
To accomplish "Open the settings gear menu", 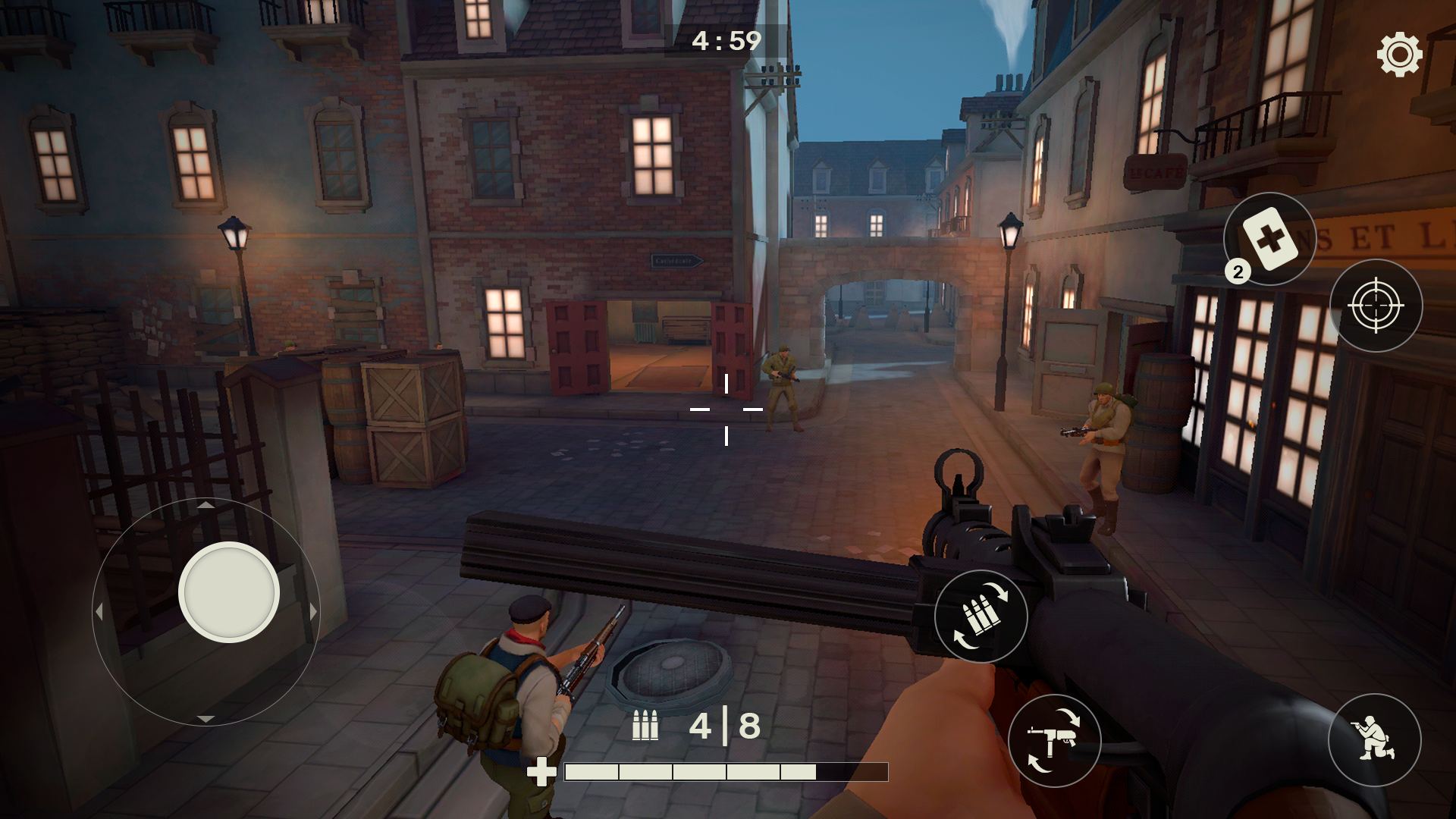I will [x=1401, y=54].
